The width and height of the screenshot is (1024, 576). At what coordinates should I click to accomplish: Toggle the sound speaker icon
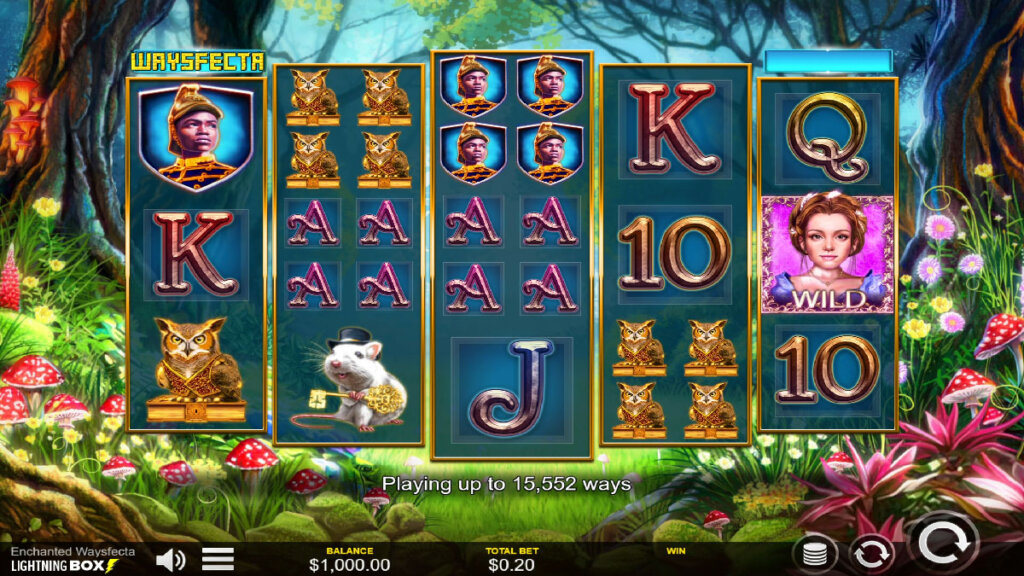tap(171, 559)
